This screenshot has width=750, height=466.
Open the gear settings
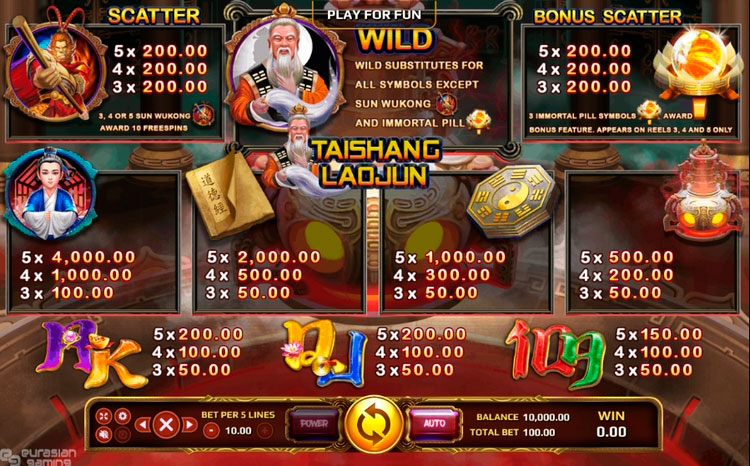[123, 414]
